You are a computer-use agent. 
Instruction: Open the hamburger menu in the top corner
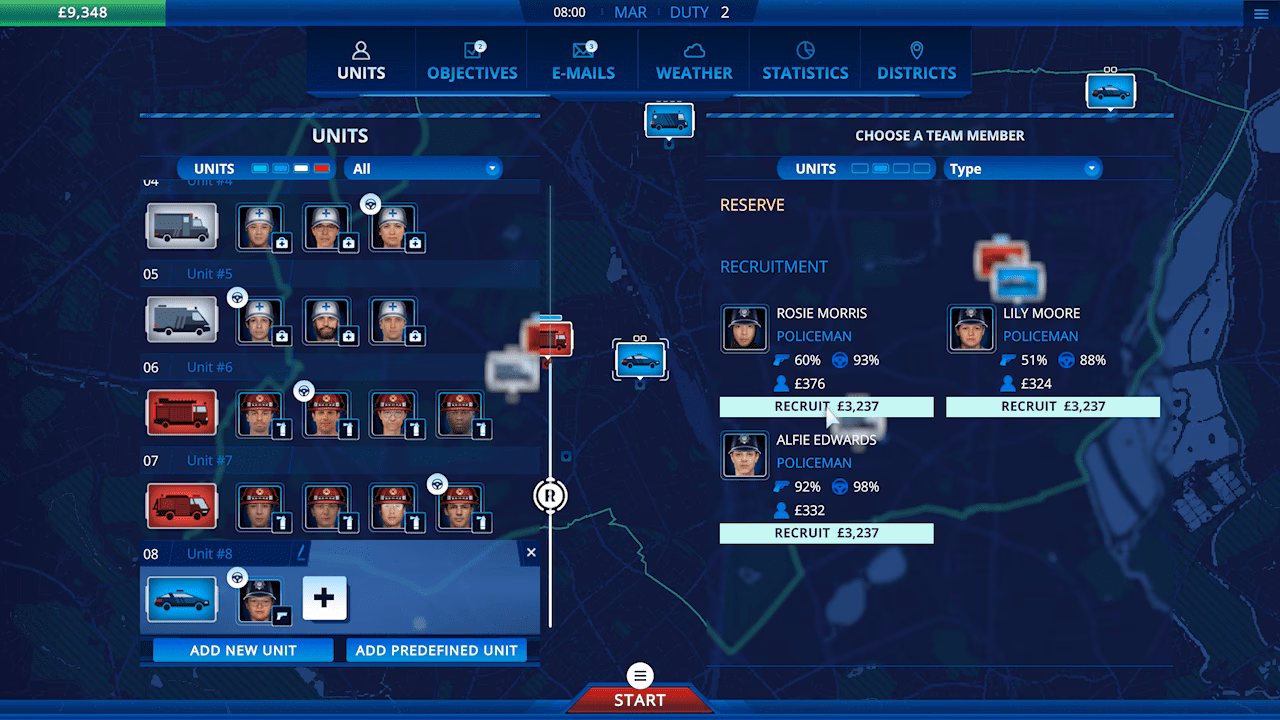[x=1260, y=13]
